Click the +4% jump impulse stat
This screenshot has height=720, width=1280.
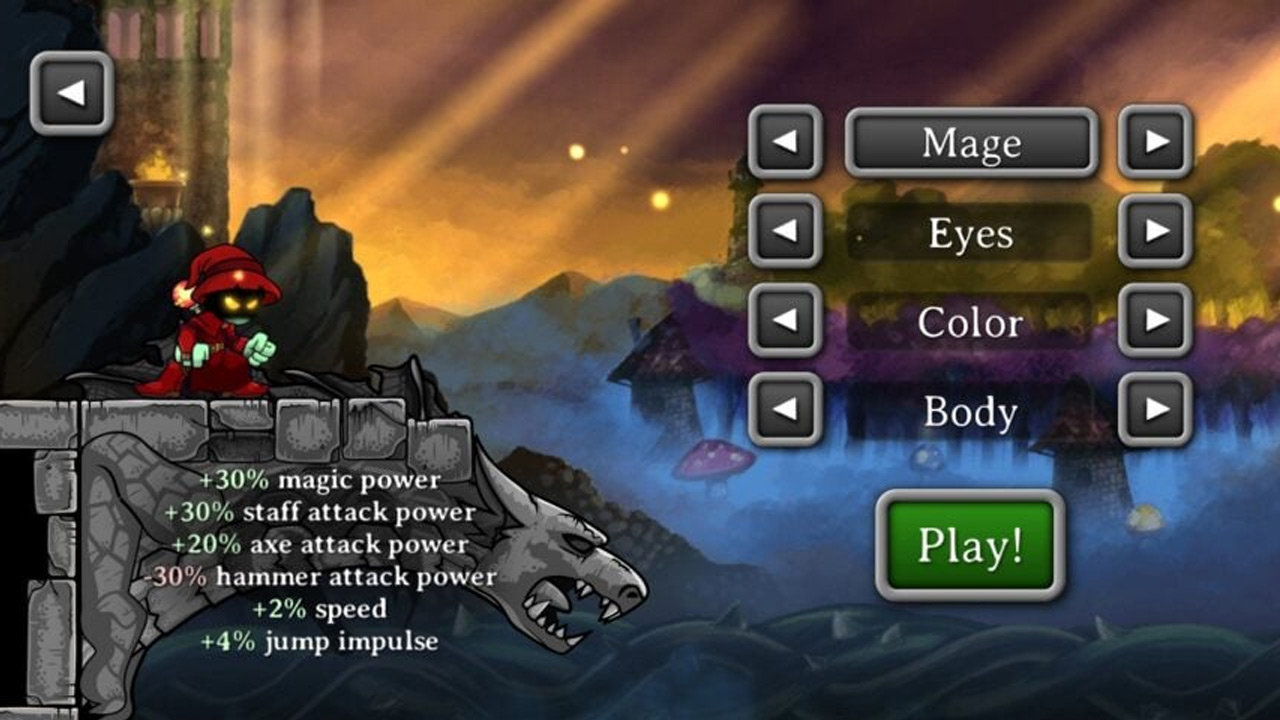pyautogui.click(x=320, y=639)
